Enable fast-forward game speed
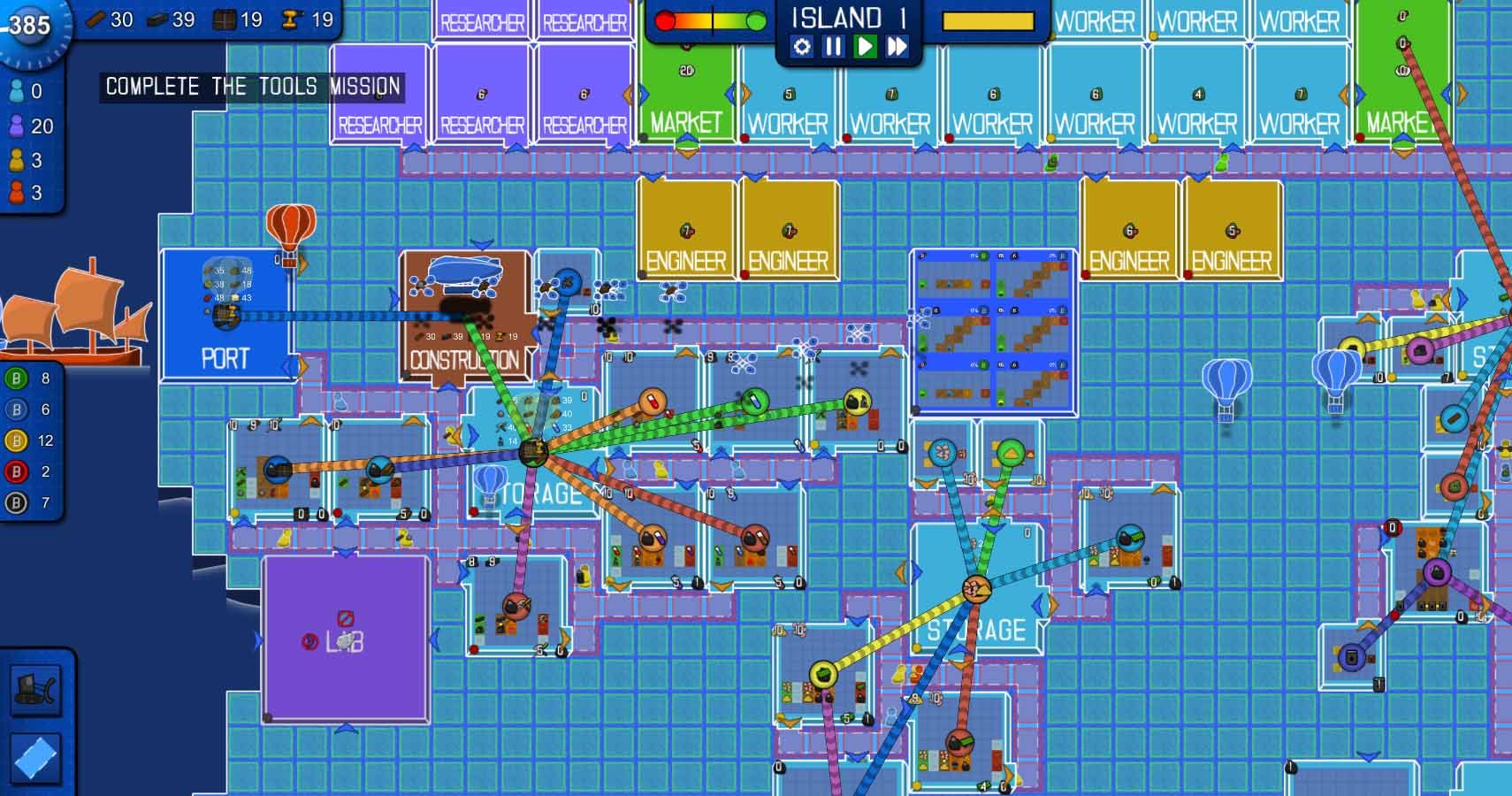1512x796 pixels. tap(897, 48)
